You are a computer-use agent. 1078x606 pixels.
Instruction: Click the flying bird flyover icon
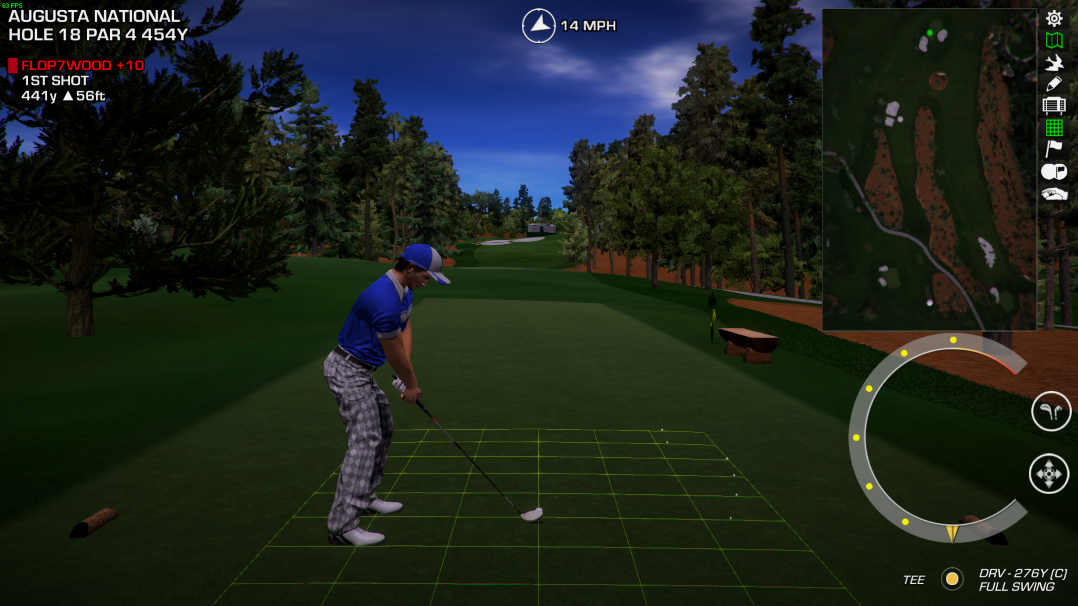click(1054, 62)
